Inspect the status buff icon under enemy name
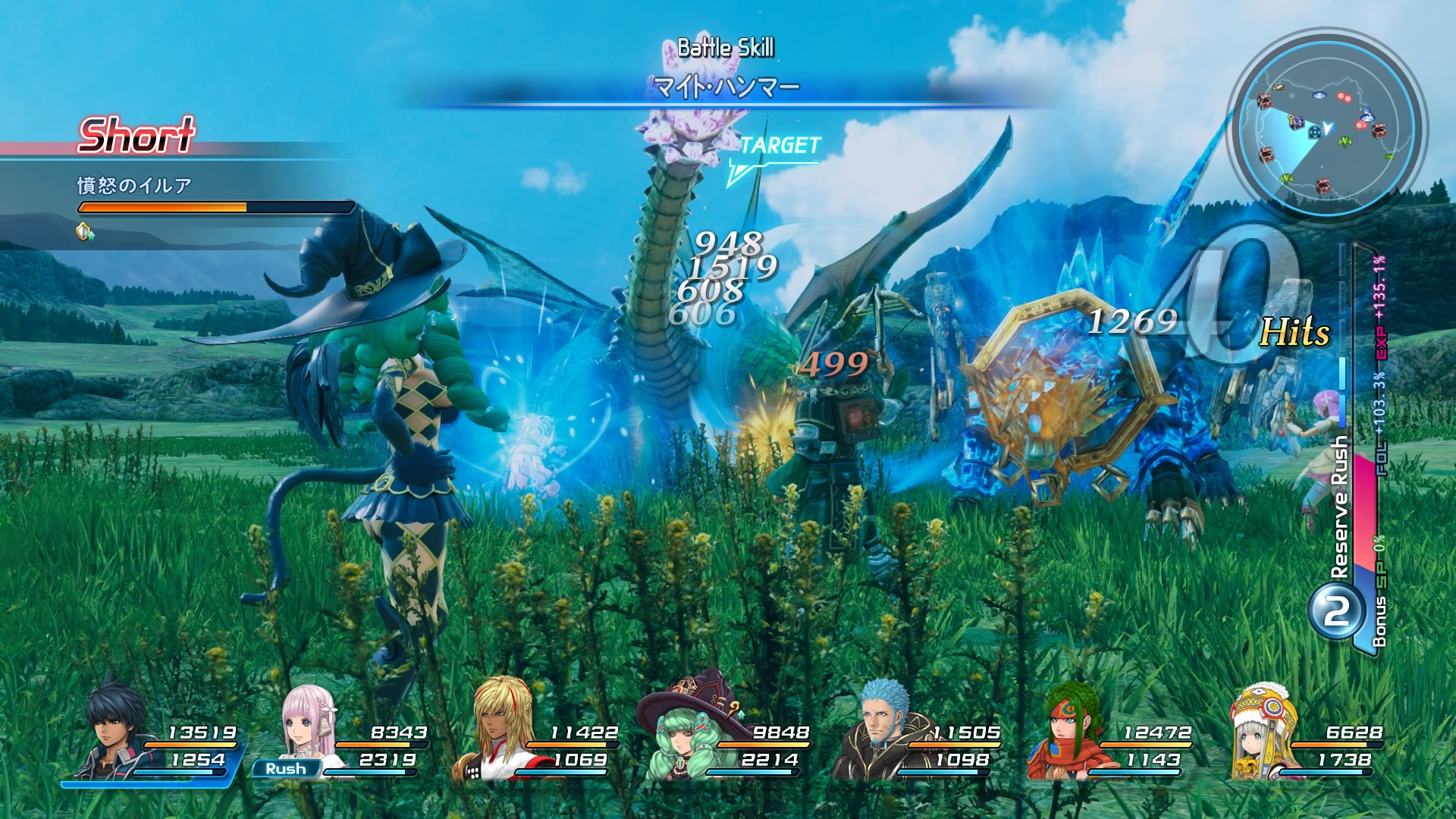Viewport: 1456px width, 819px height. pos(85,231)
